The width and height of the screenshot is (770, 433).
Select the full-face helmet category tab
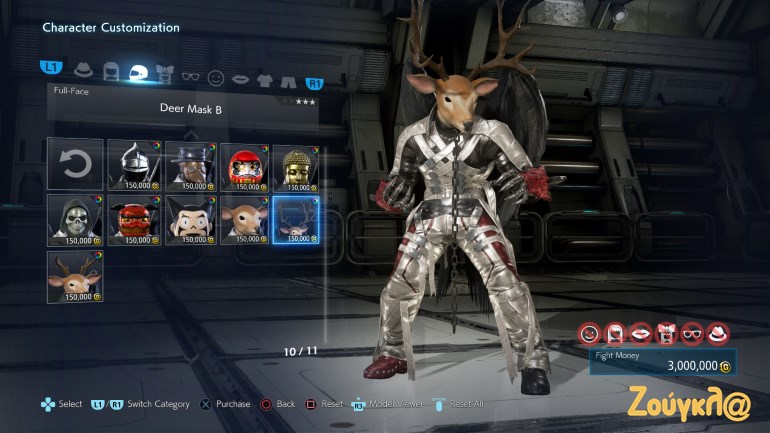point(140,71)
